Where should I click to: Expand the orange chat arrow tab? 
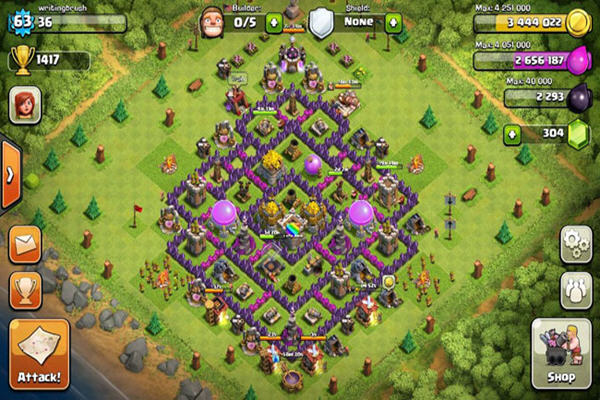coord(10,173)
